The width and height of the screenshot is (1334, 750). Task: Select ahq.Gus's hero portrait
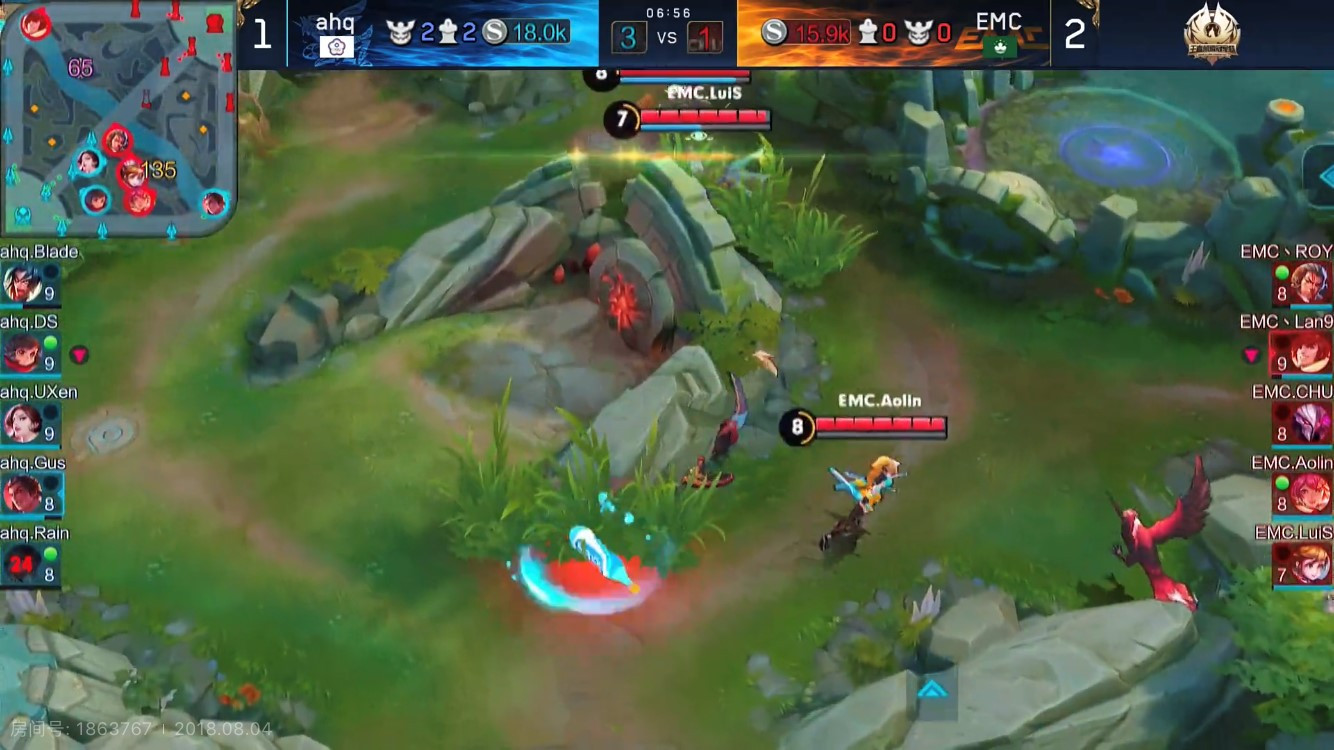click(x=22, y=494)
